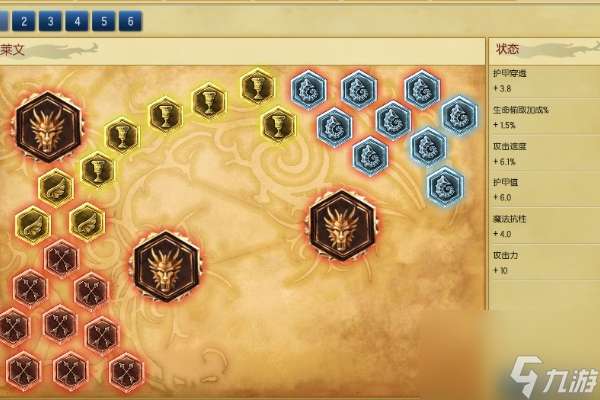
Task: Select rune page number 4
Action: pos(76,19)
